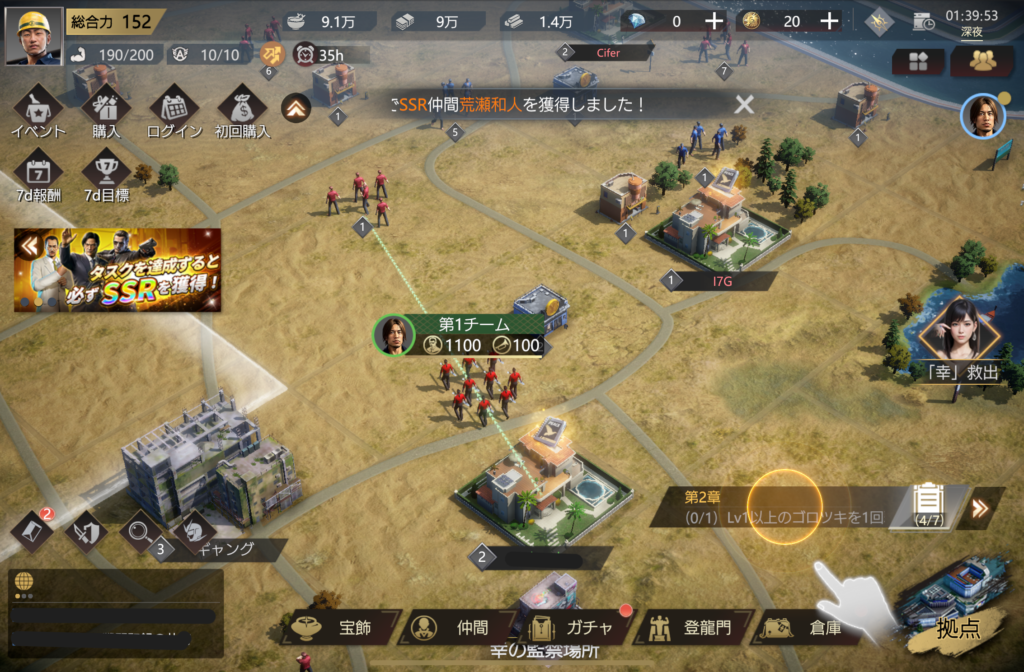Open the SSR task reward banner

point(118,270)
